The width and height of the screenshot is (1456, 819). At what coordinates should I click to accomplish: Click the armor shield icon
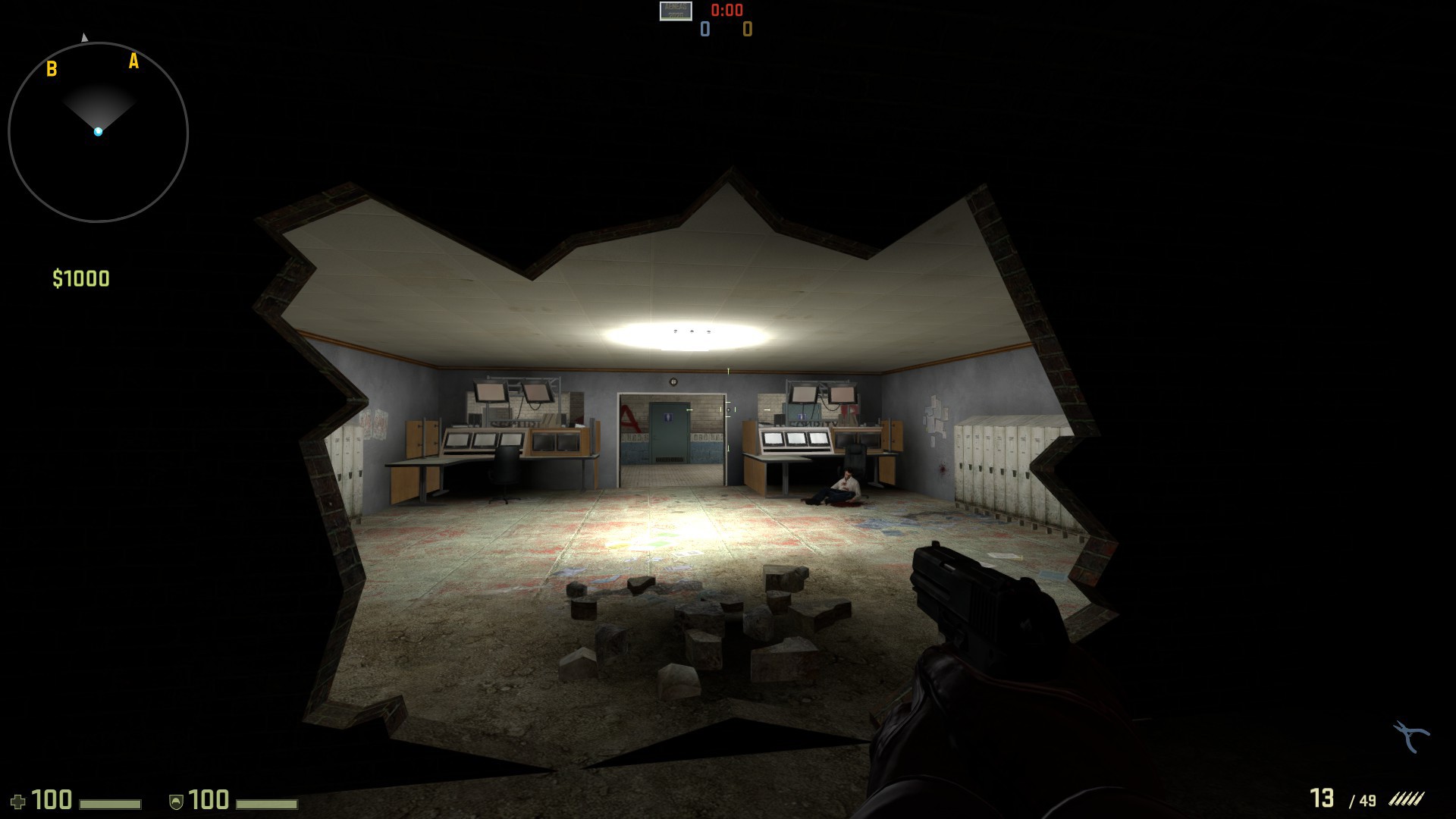pyautogui.click(x=176, y=801)
